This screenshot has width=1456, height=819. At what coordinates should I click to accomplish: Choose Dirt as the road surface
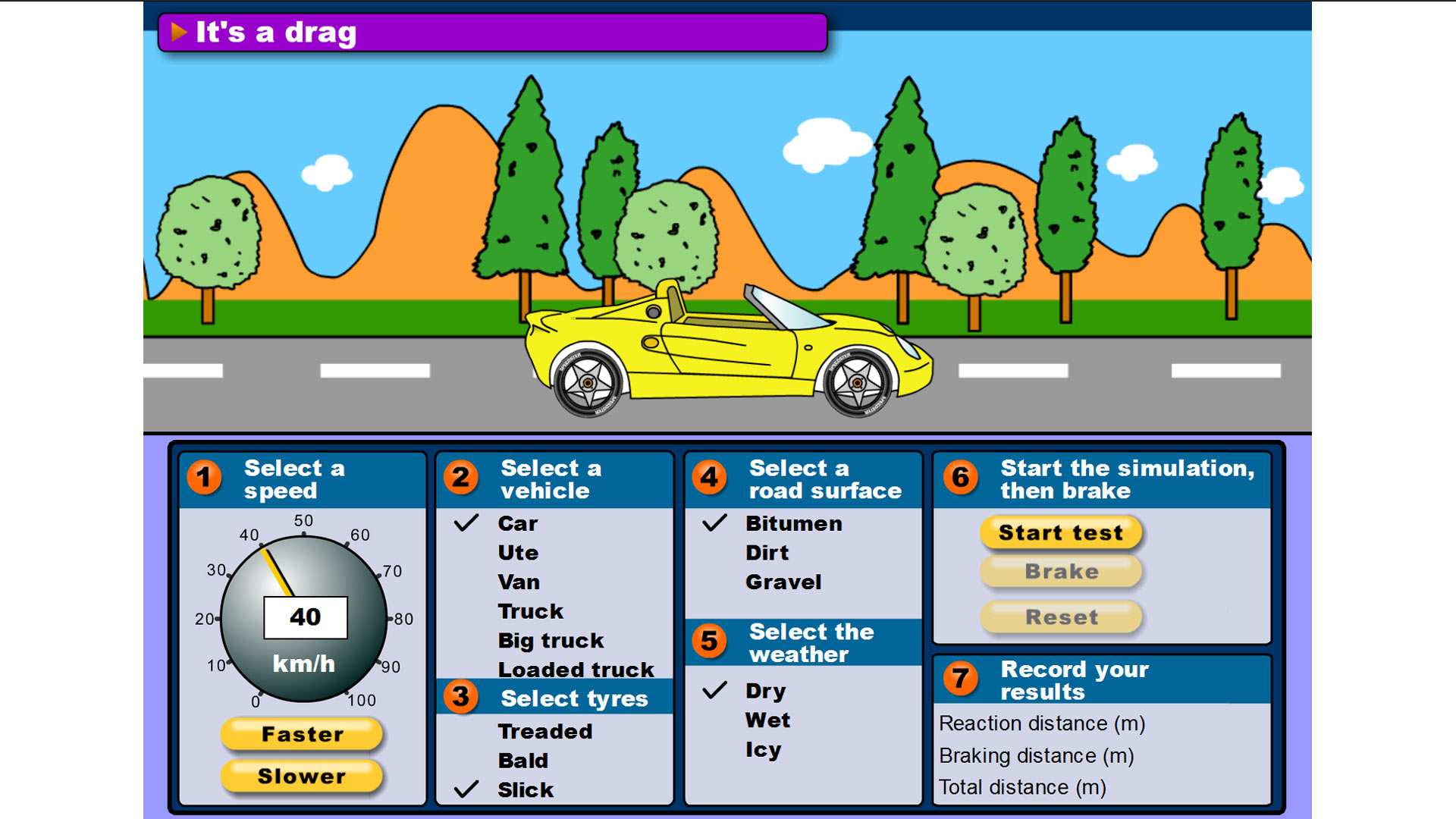pyautogui.click(x=767, y=552)
